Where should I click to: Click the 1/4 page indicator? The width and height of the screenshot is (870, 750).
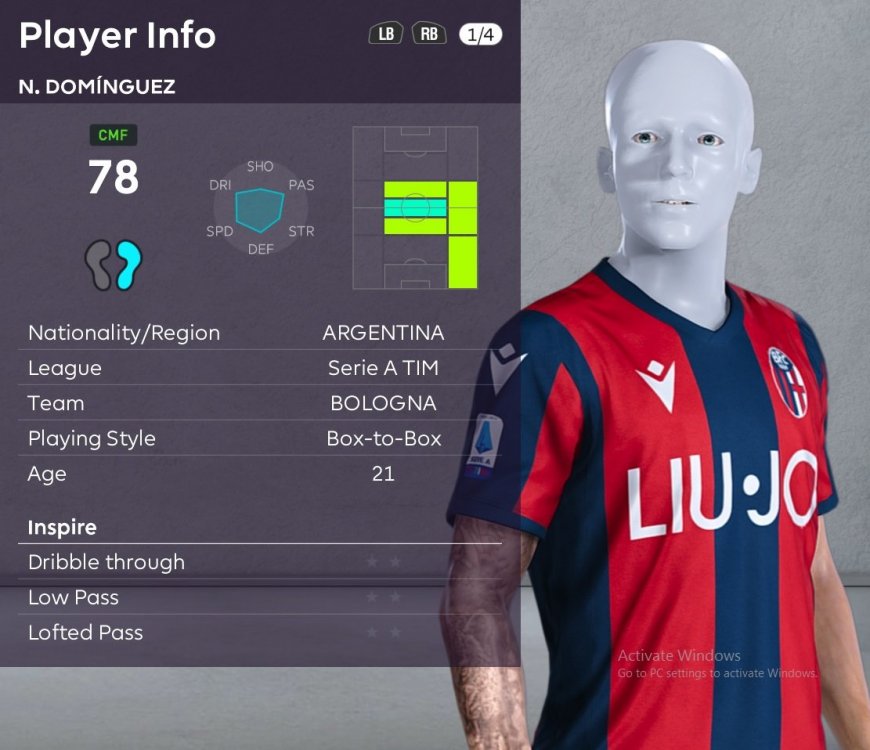tap(481, 35)
